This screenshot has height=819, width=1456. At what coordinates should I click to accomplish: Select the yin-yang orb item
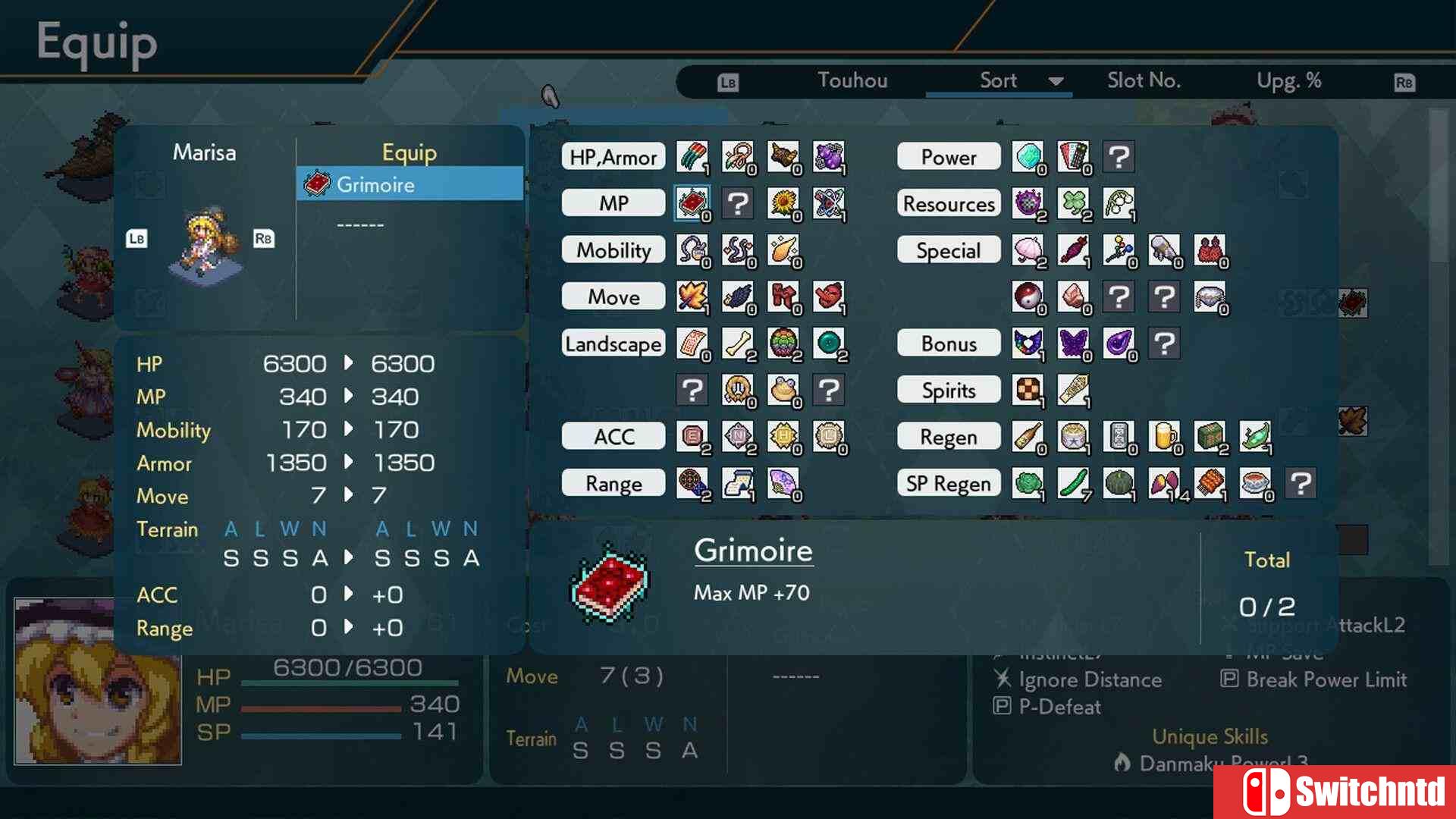click(1027, 297)
